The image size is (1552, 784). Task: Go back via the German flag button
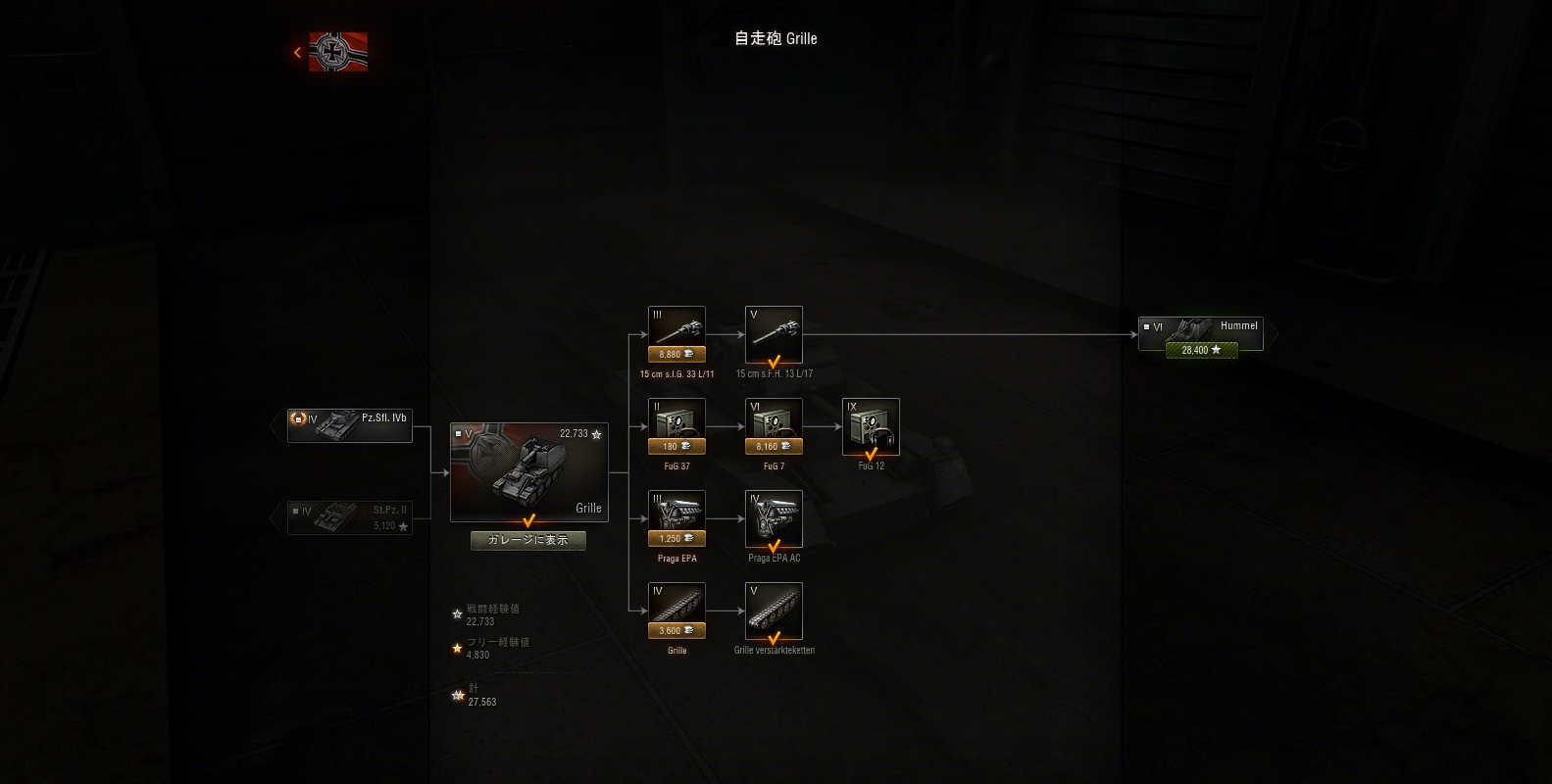337,52
